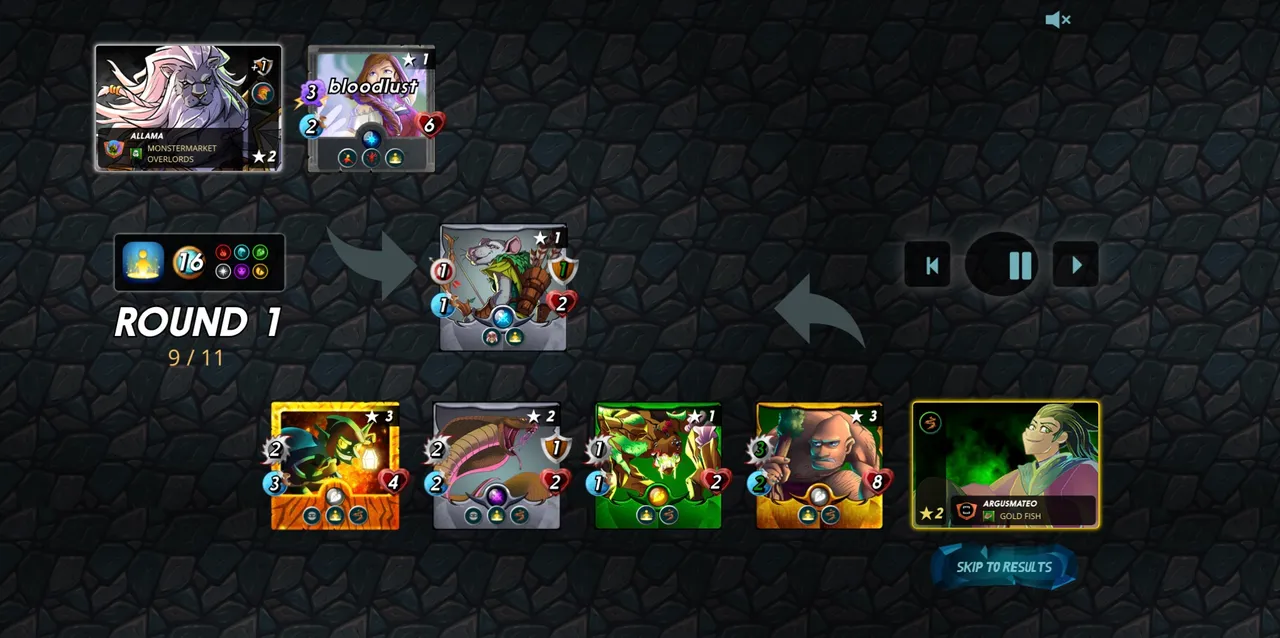This screenshot has height=638, width=1280.
Task: Select the card labeled bloodlust
Action: pos(371,110)
